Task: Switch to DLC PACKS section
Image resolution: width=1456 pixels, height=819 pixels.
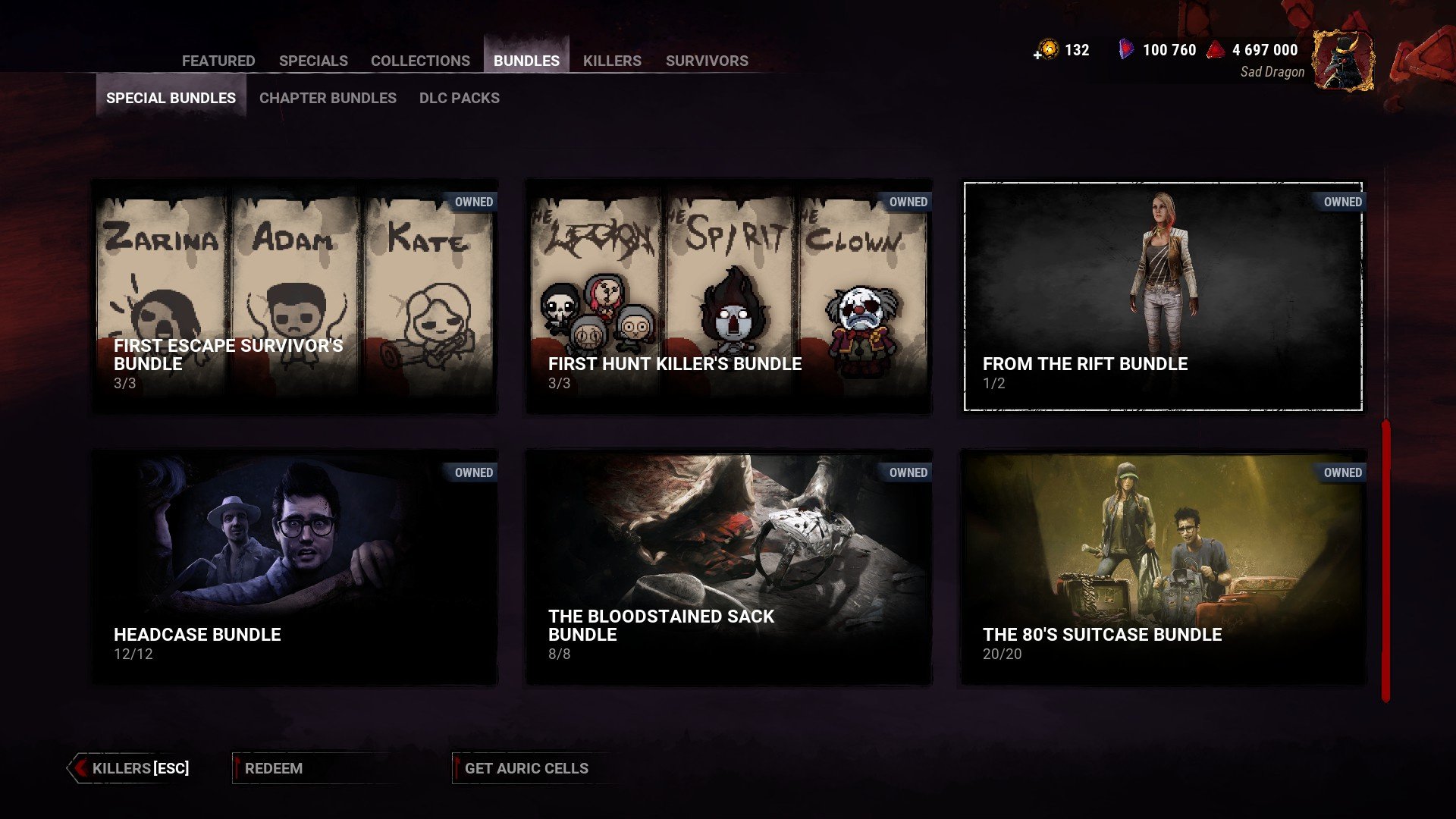Action: pos(458,98)
